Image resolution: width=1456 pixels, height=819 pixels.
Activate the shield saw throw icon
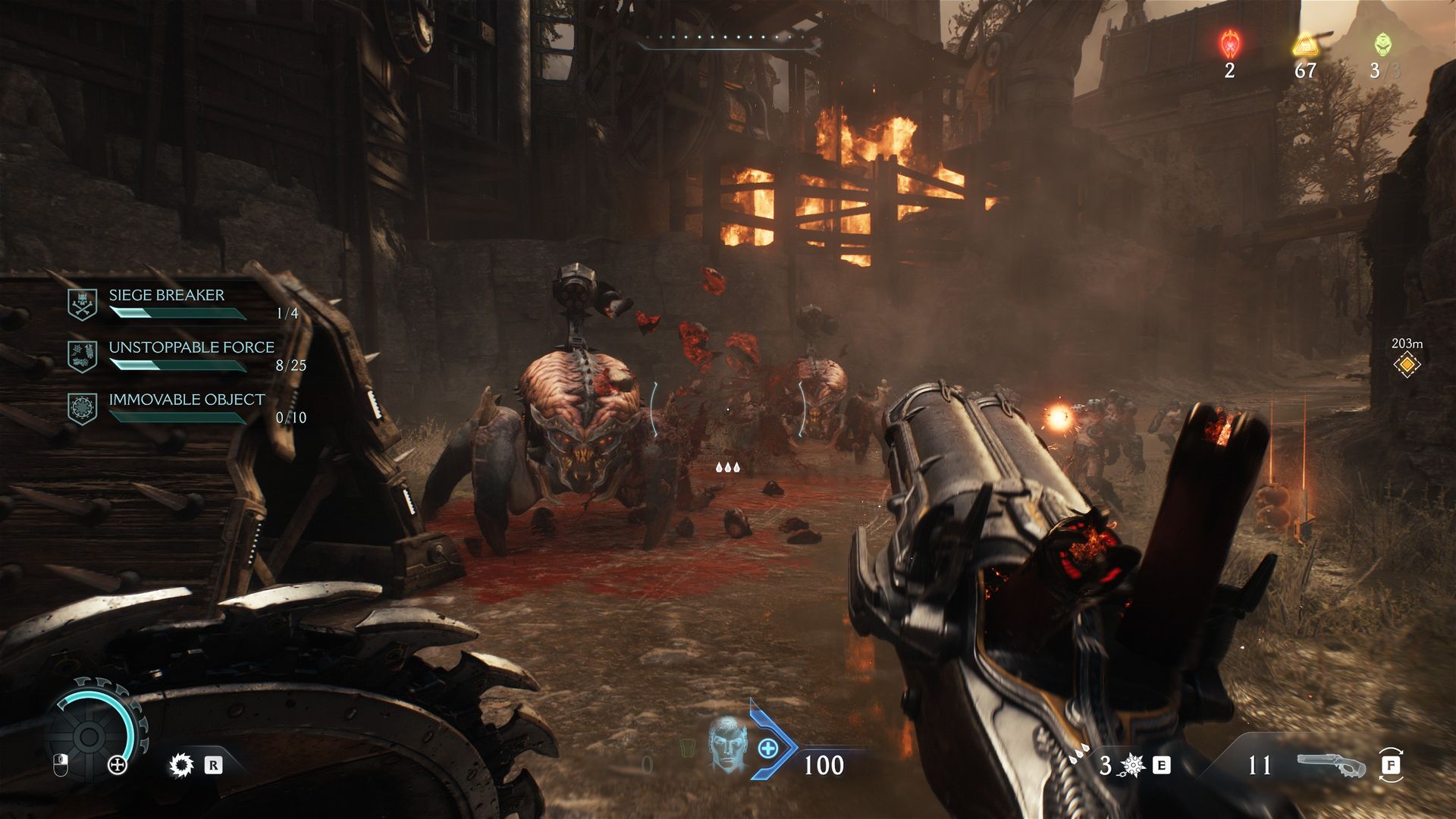(x=182, y=765)
